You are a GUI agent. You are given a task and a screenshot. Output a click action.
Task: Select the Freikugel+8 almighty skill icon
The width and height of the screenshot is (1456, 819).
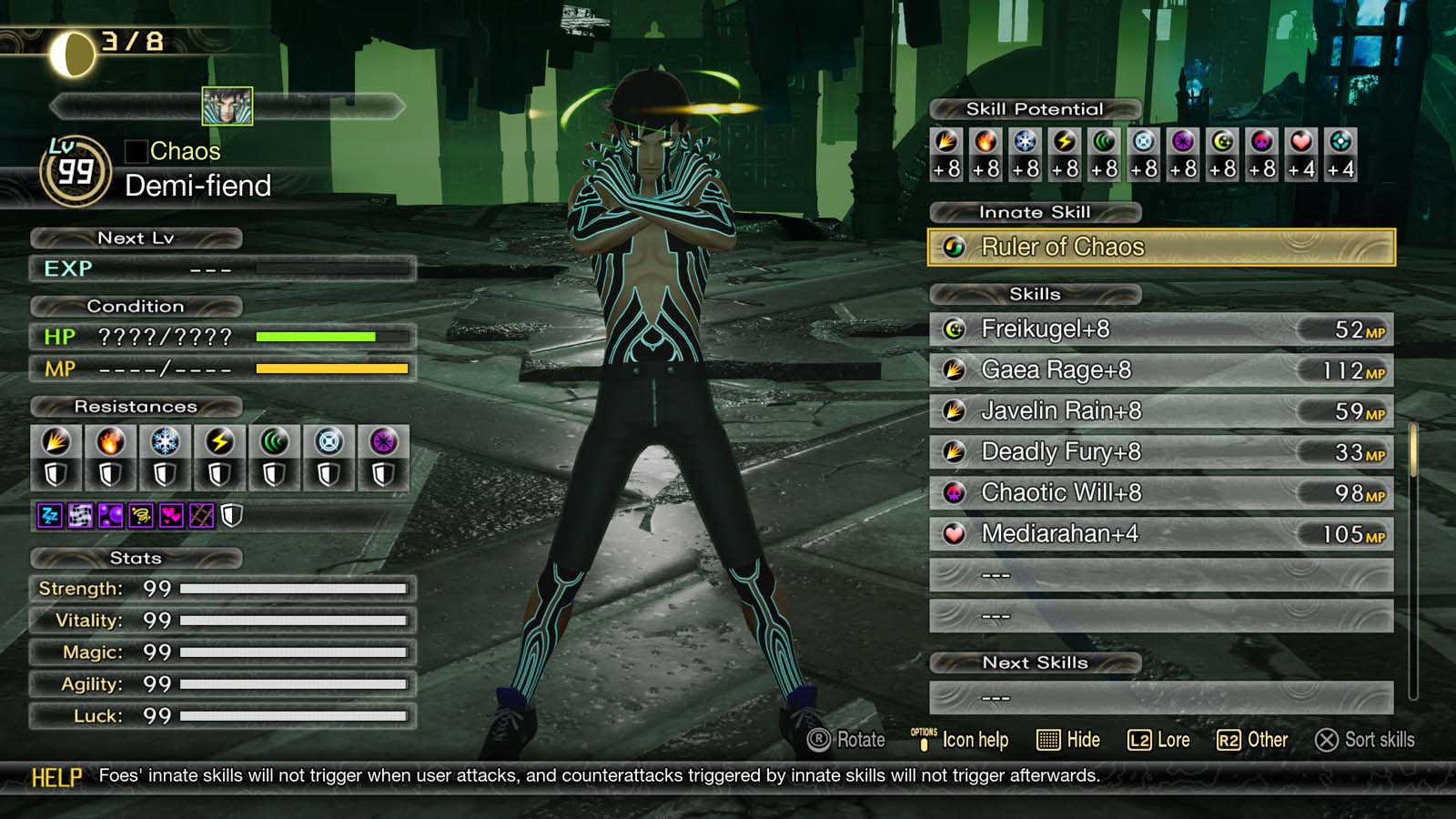coord(955,329)
